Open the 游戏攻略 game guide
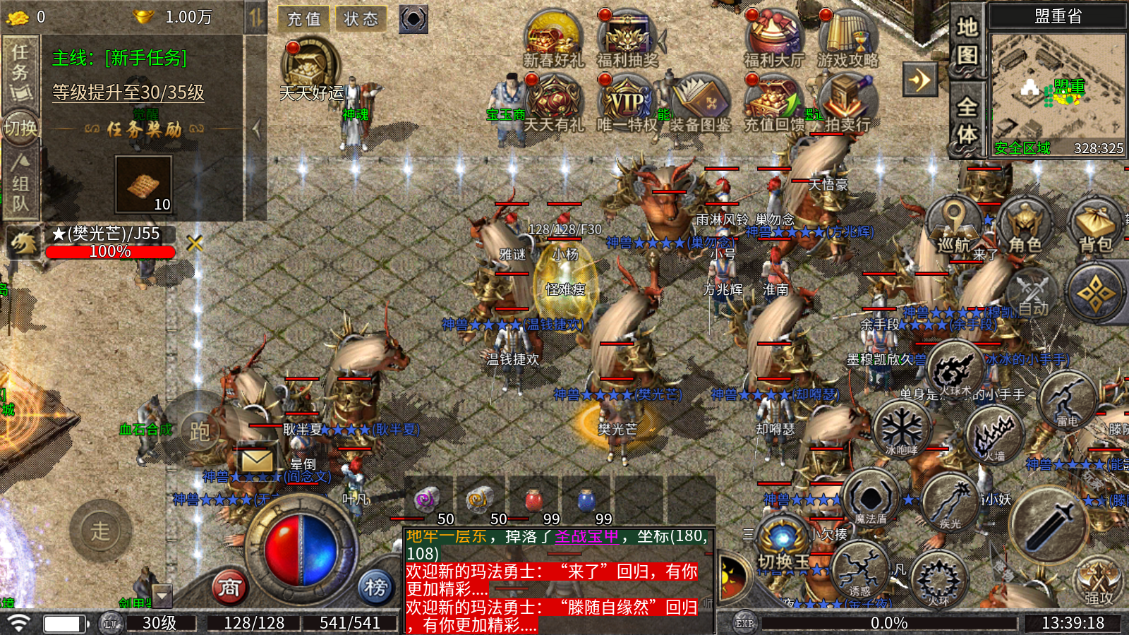This screenshot has height=635, width=1129. point(847,38)
